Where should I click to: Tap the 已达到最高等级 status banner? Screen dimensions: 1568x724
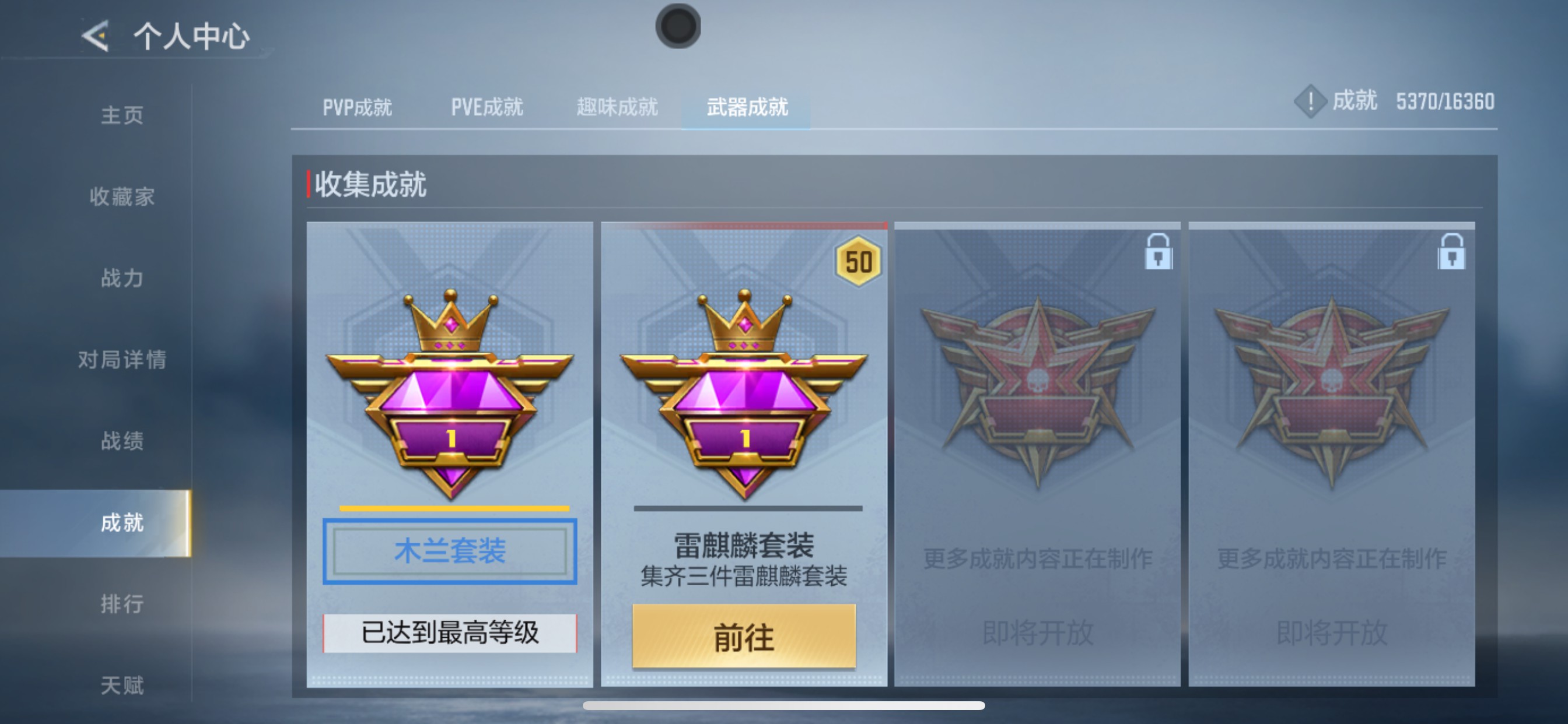449,632
